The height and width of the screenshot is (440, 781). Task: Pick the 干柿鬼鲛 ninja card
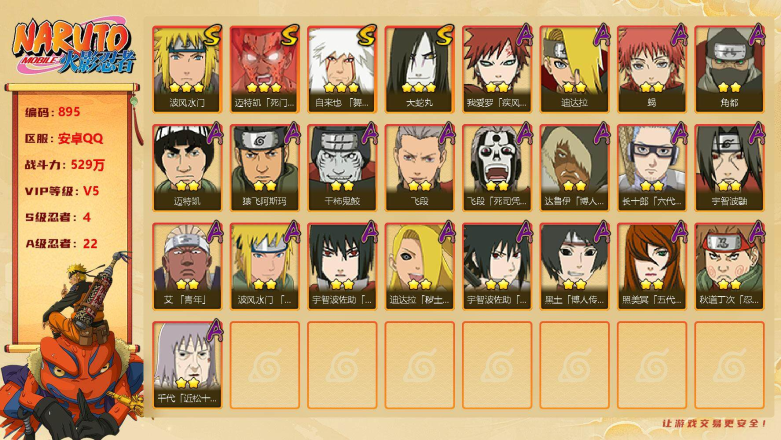tap(342, 165)
